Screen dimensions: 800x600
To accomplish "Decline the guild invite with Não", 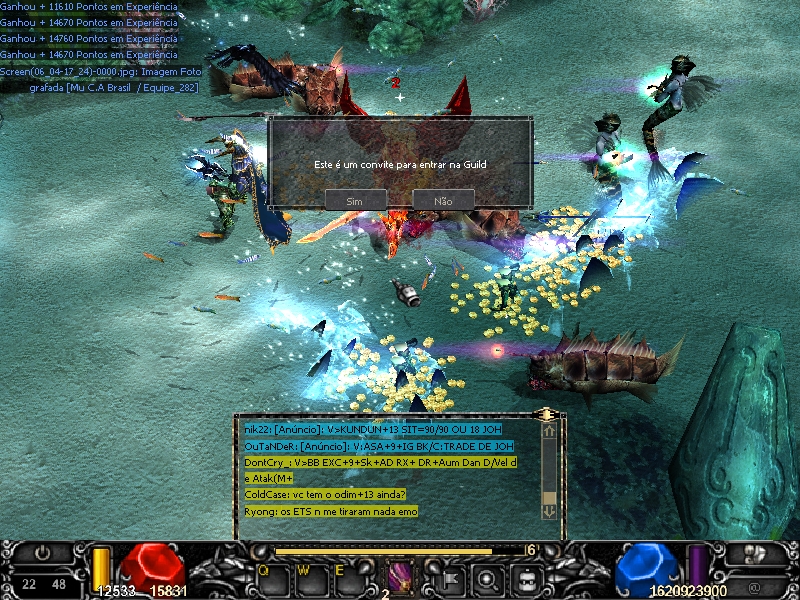I will pos(443,201).
